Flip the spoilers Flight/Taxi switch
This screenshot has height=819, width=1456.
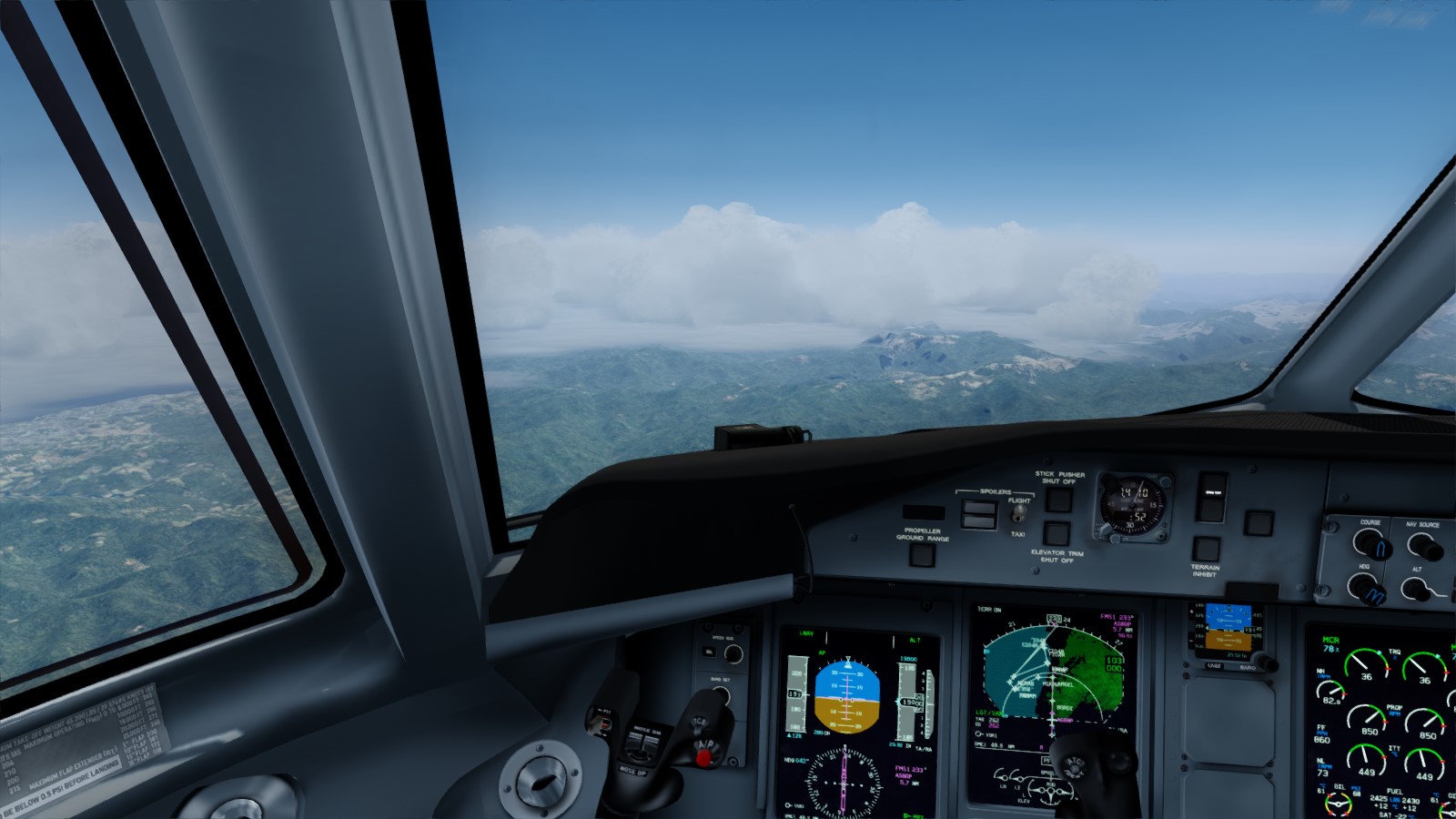pos(1018,514)
